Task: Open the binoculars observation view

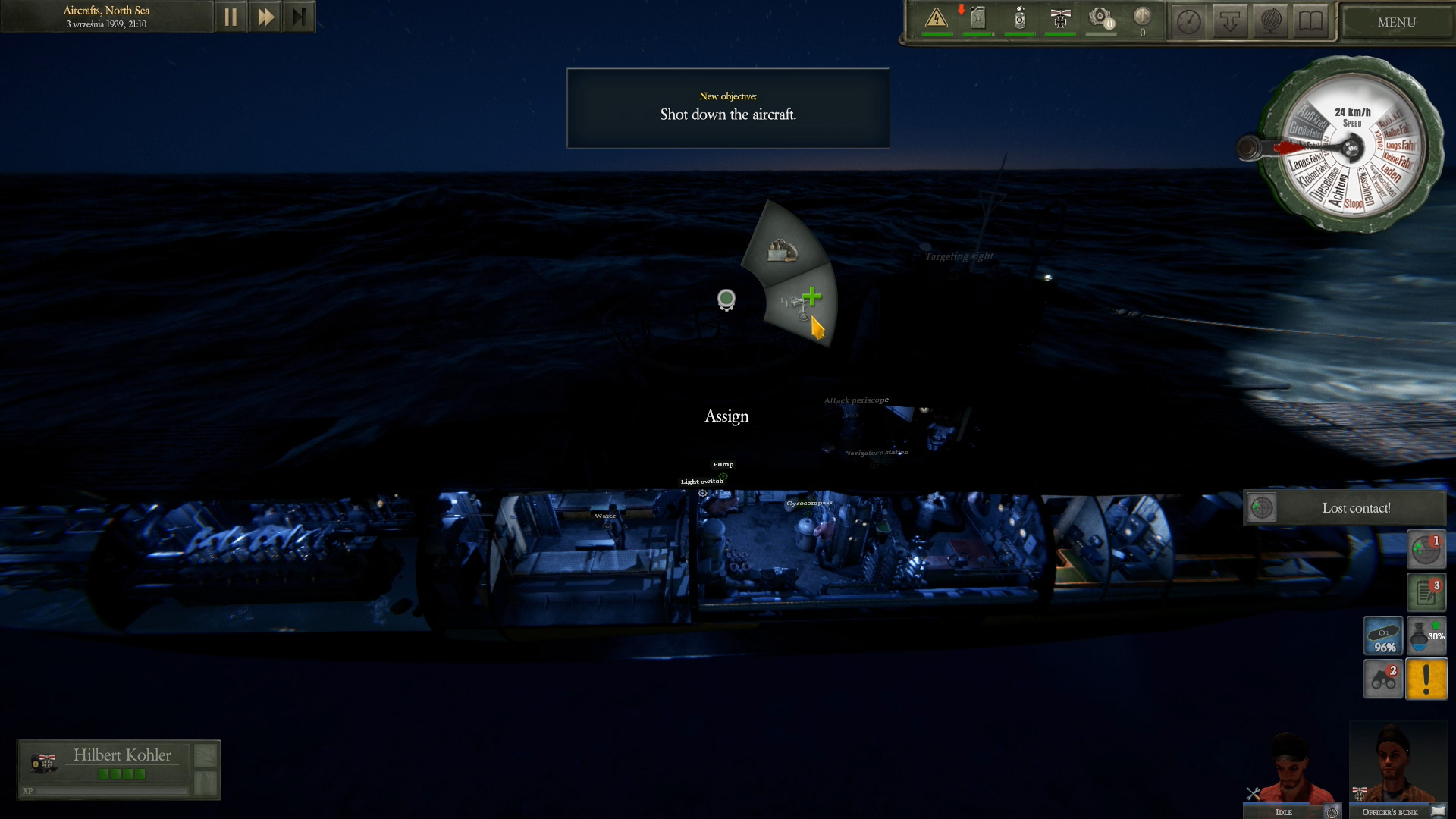Action: click(1384, 679)
